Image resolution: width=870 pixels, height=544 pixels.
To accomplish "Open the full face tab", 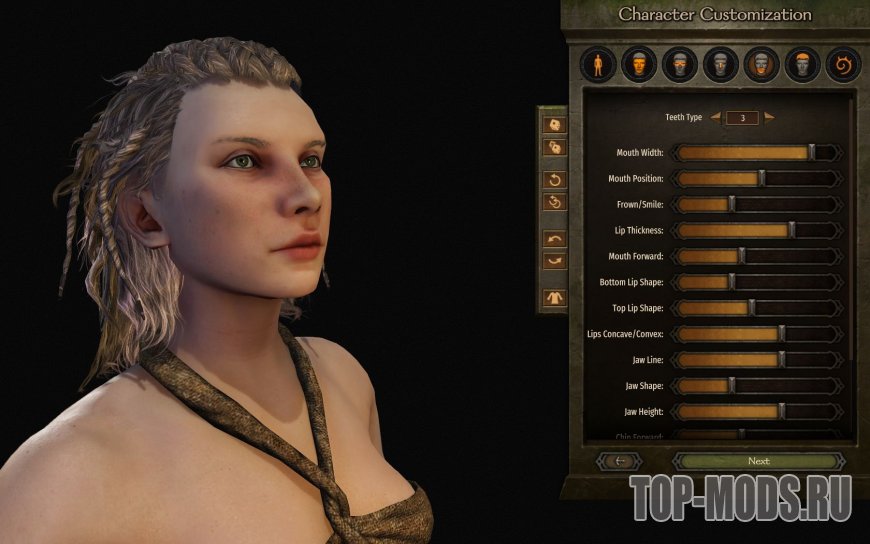I will pyautogui.click(x=639, y=65).
